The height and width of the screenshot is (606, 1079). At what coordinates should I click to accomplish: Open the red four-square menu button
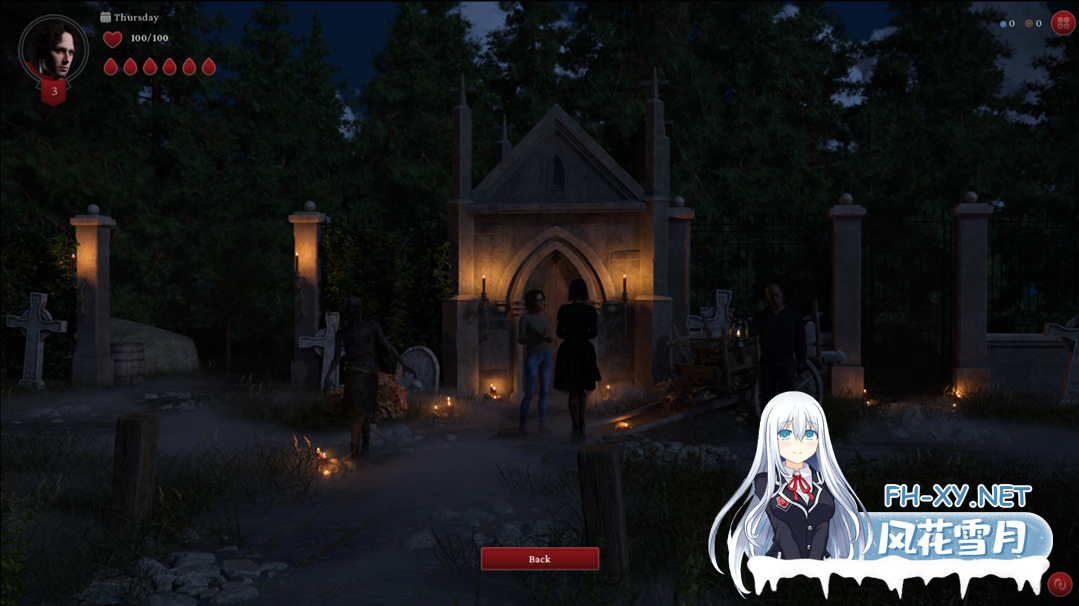coord(1062,23)
